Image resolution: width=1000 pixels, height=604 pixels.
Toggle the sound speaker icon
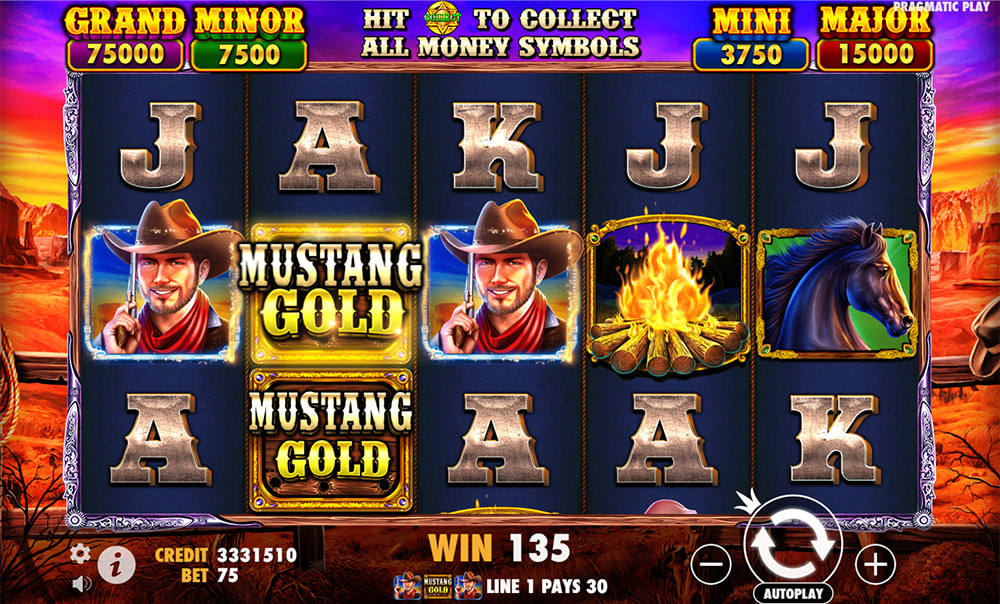81,582
